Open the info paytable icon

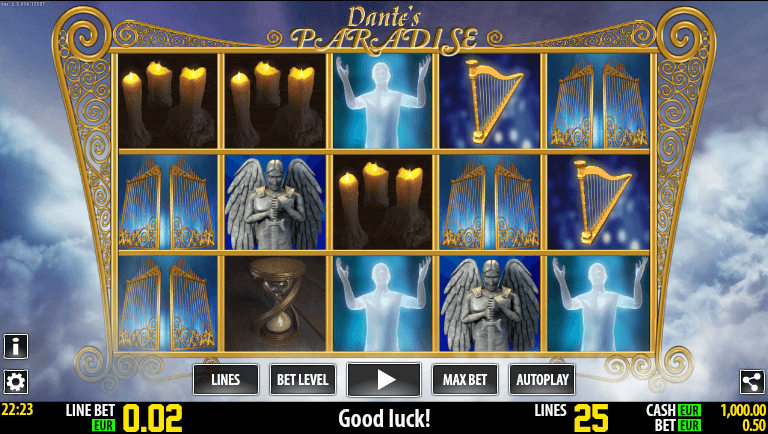click(16, 347)
